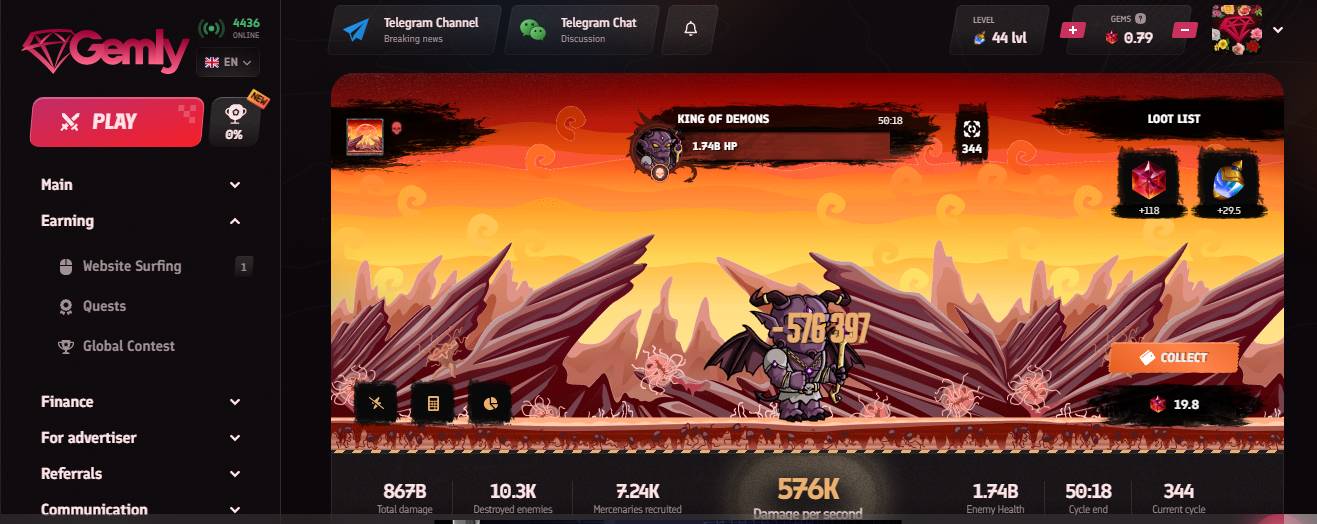1317x524 pixels.
Task: Open the trophy 0% NEW button
Action: click(x=235, y=122)
